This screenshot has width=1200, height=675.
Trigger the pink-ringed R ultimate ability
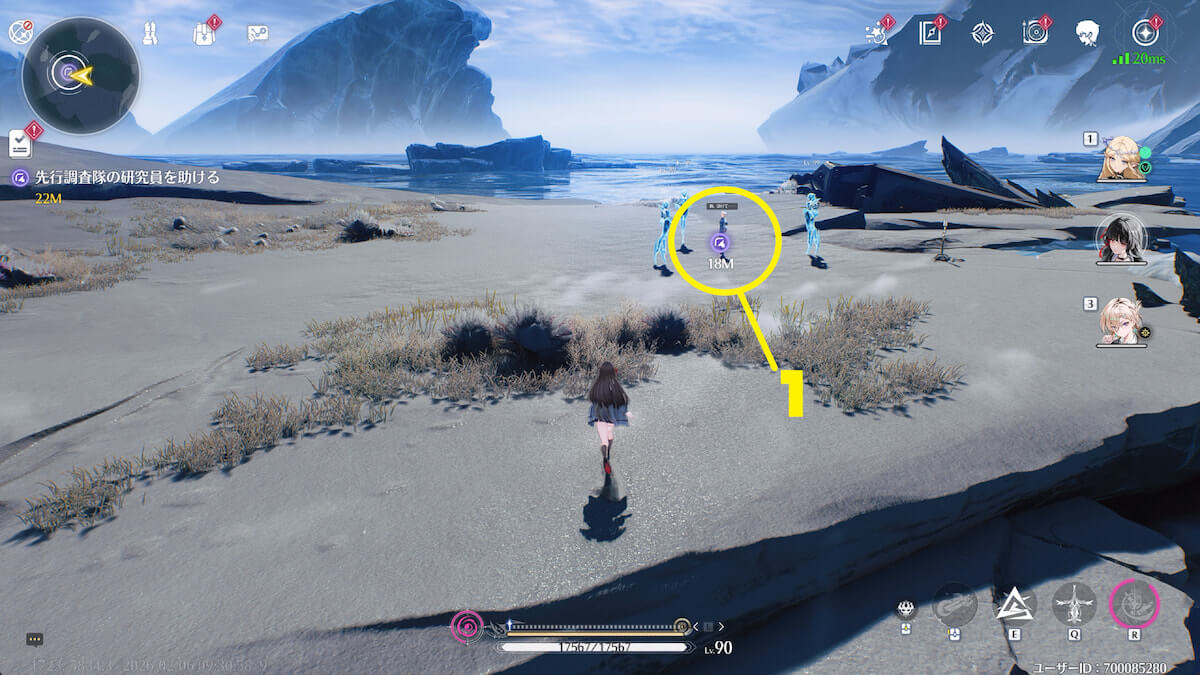coord(1135,604)
